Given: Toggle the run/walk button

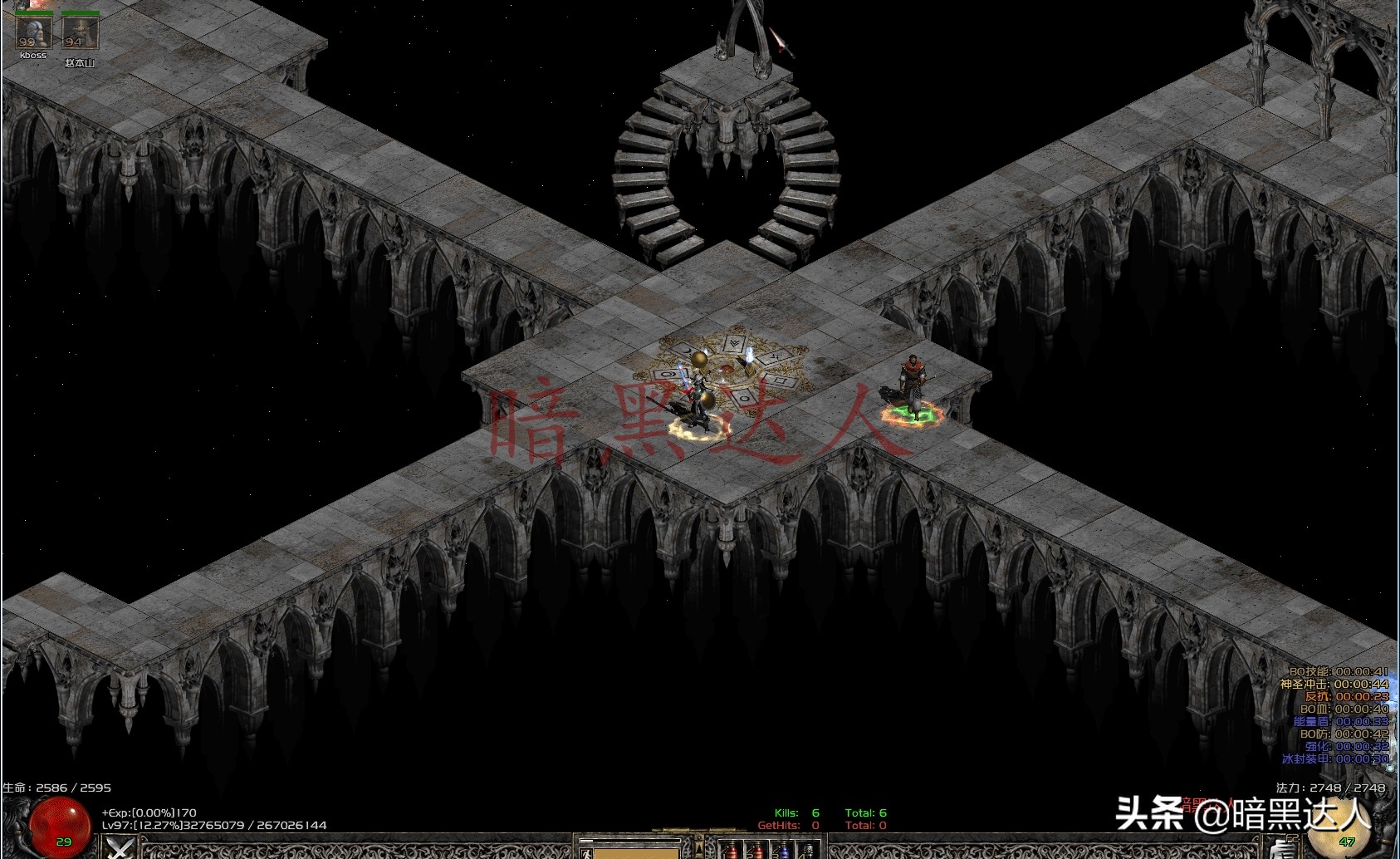Looking at the screenshot, I should pos(587,852).
